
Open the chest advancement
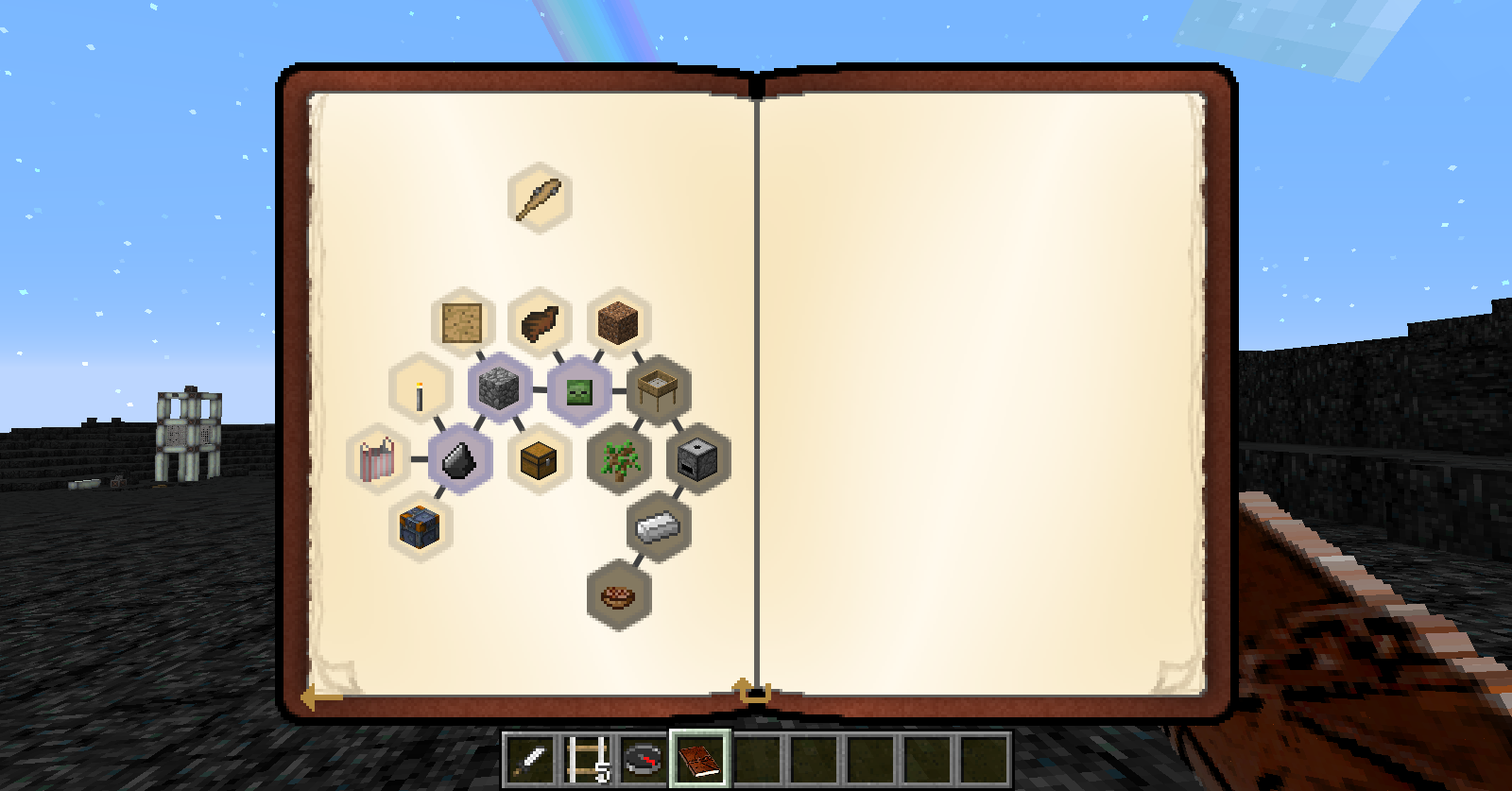pos(539,460)
